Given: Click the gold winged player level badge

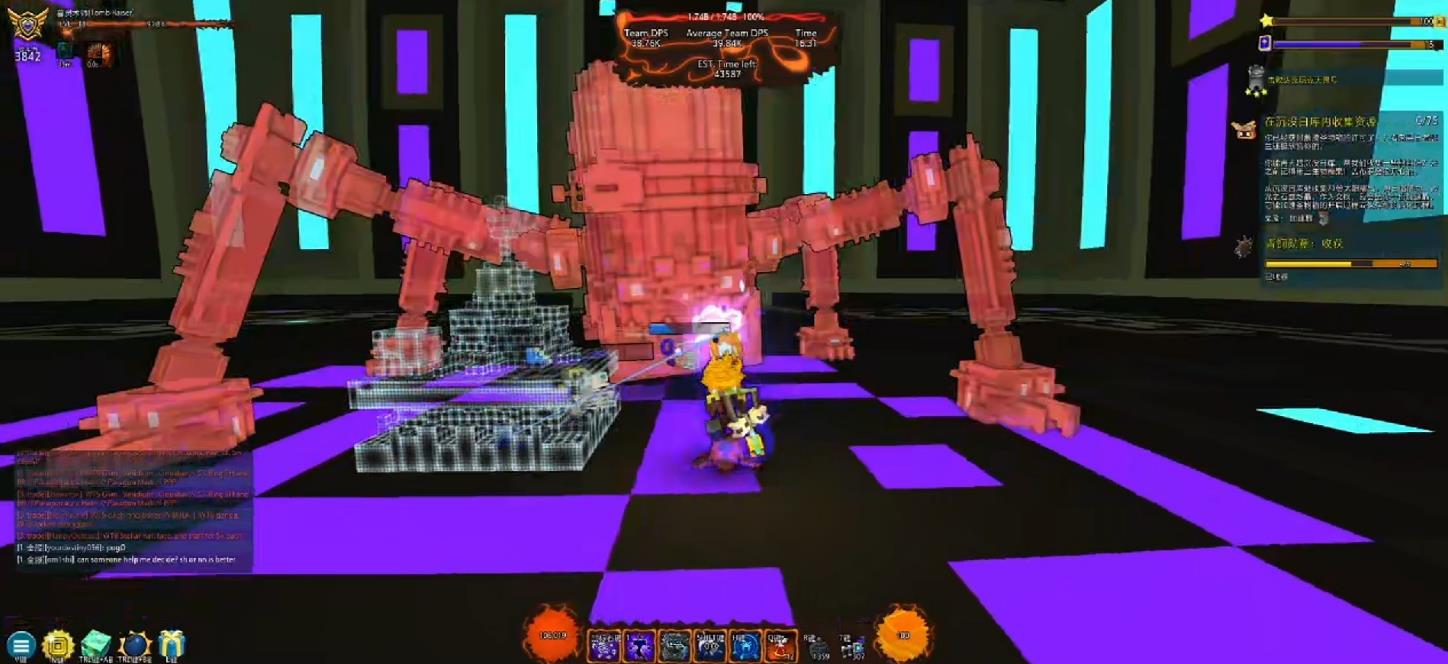Looking at the screenshot, I should [27, 24].
